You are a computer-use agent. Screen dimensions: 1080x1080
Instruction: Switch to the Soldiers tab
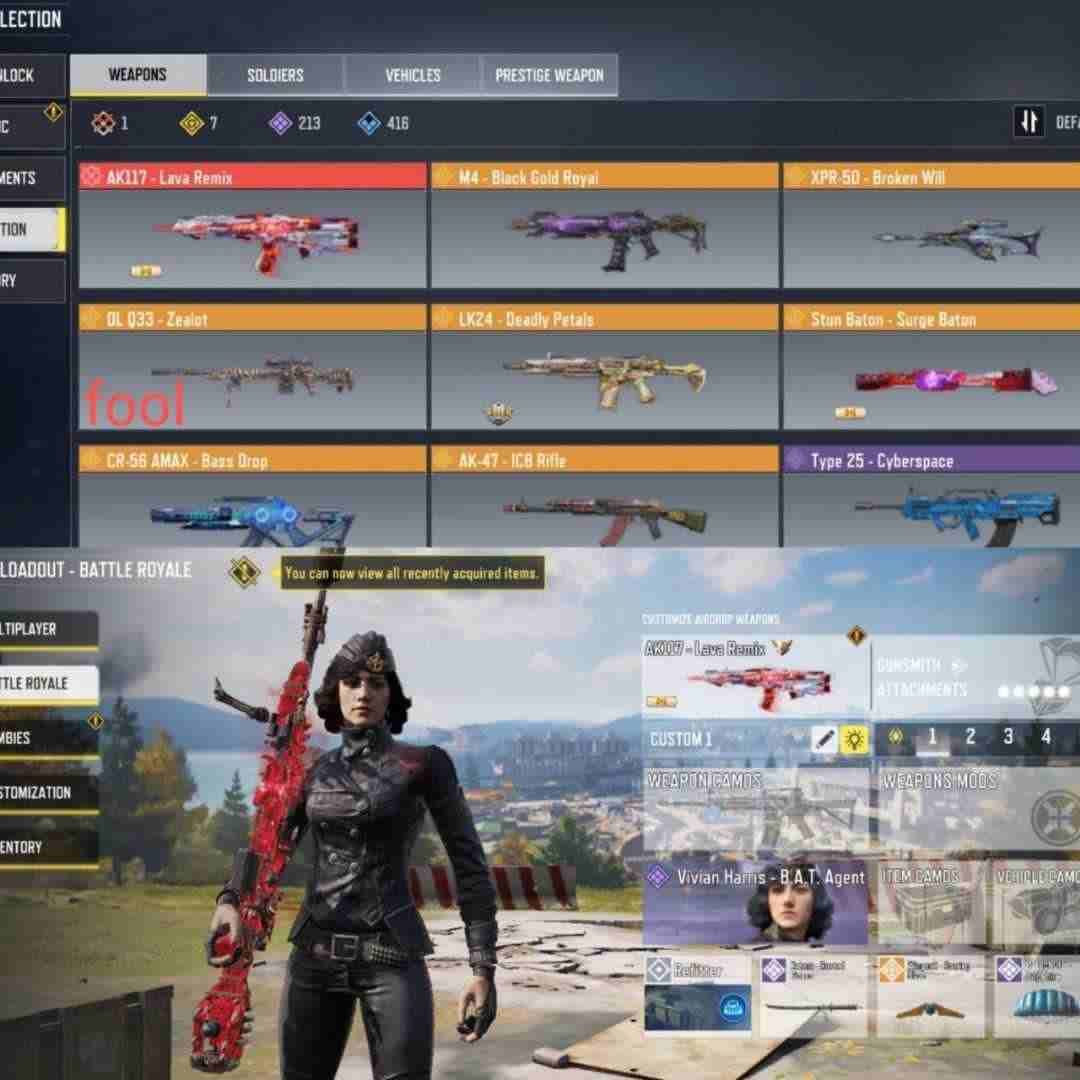[x=275, y=75]
